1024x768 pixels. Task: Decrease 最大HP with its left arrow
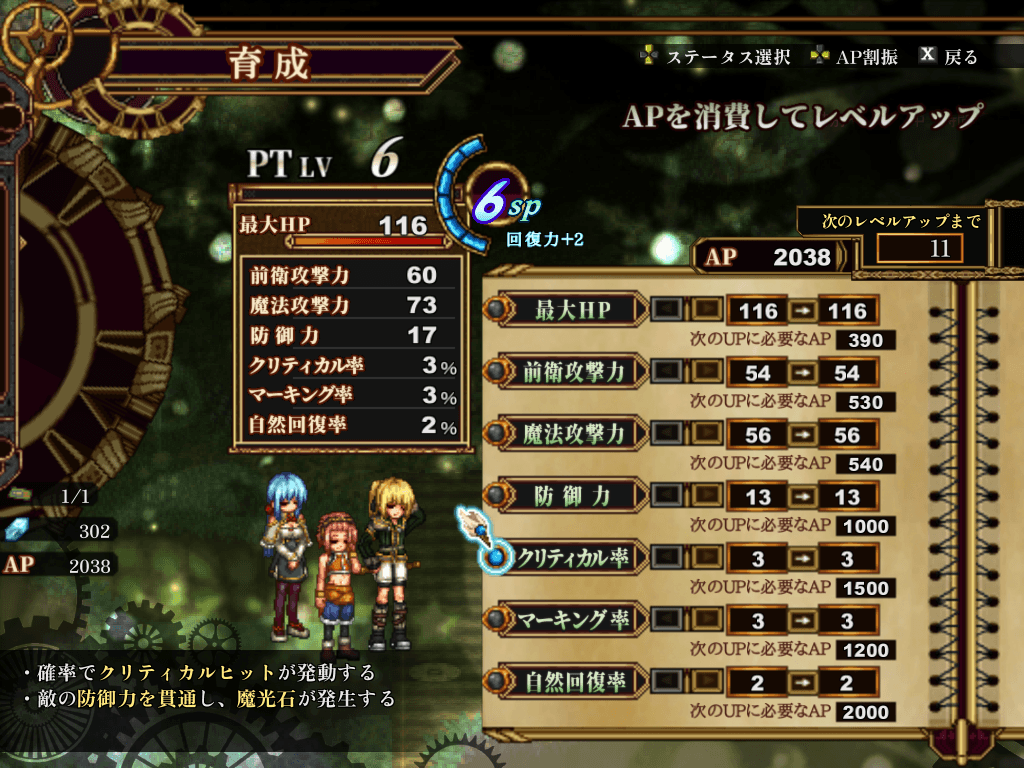tap(668, 310)
